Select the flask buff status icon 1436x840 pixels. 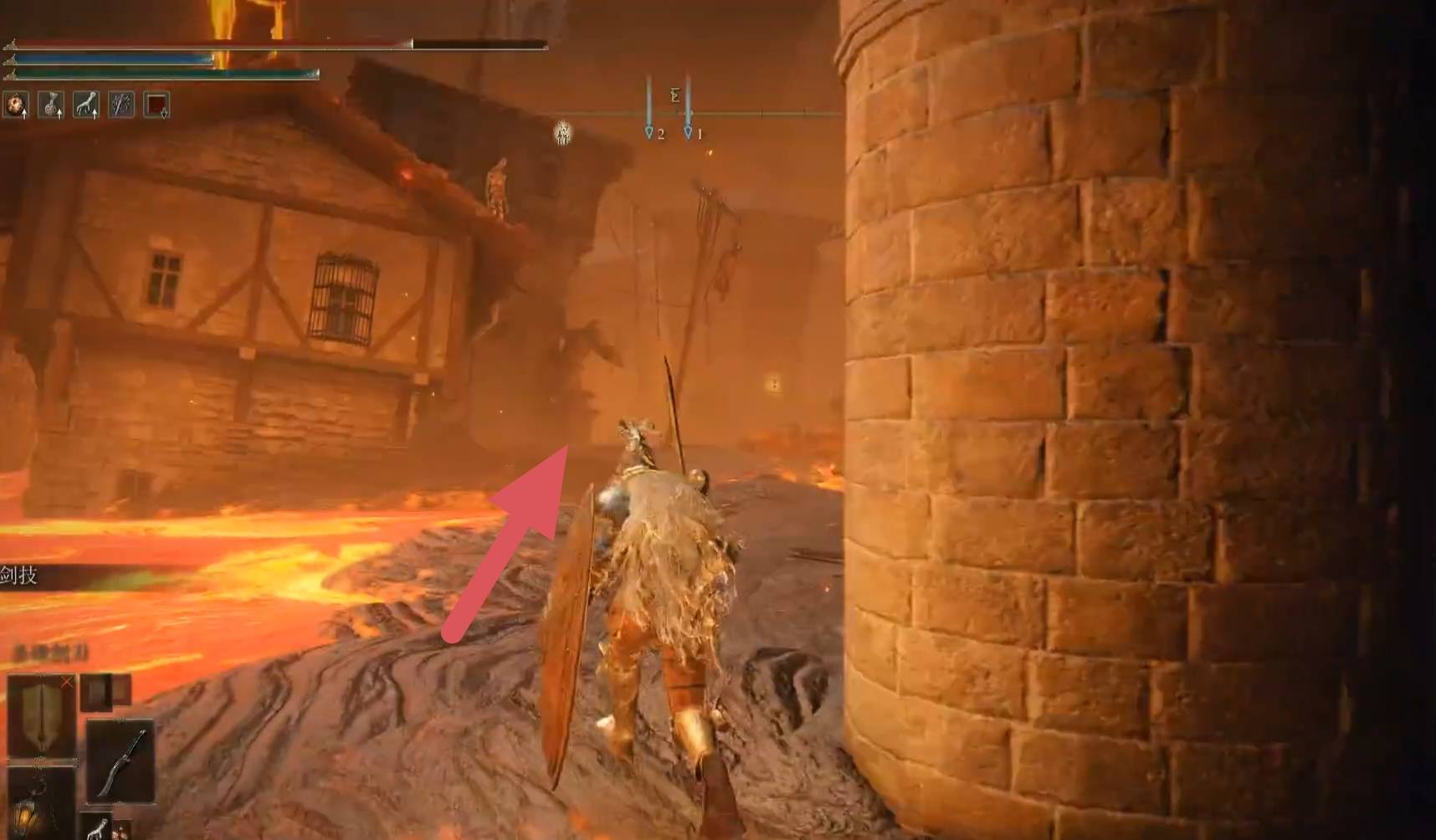coord(51,105)
